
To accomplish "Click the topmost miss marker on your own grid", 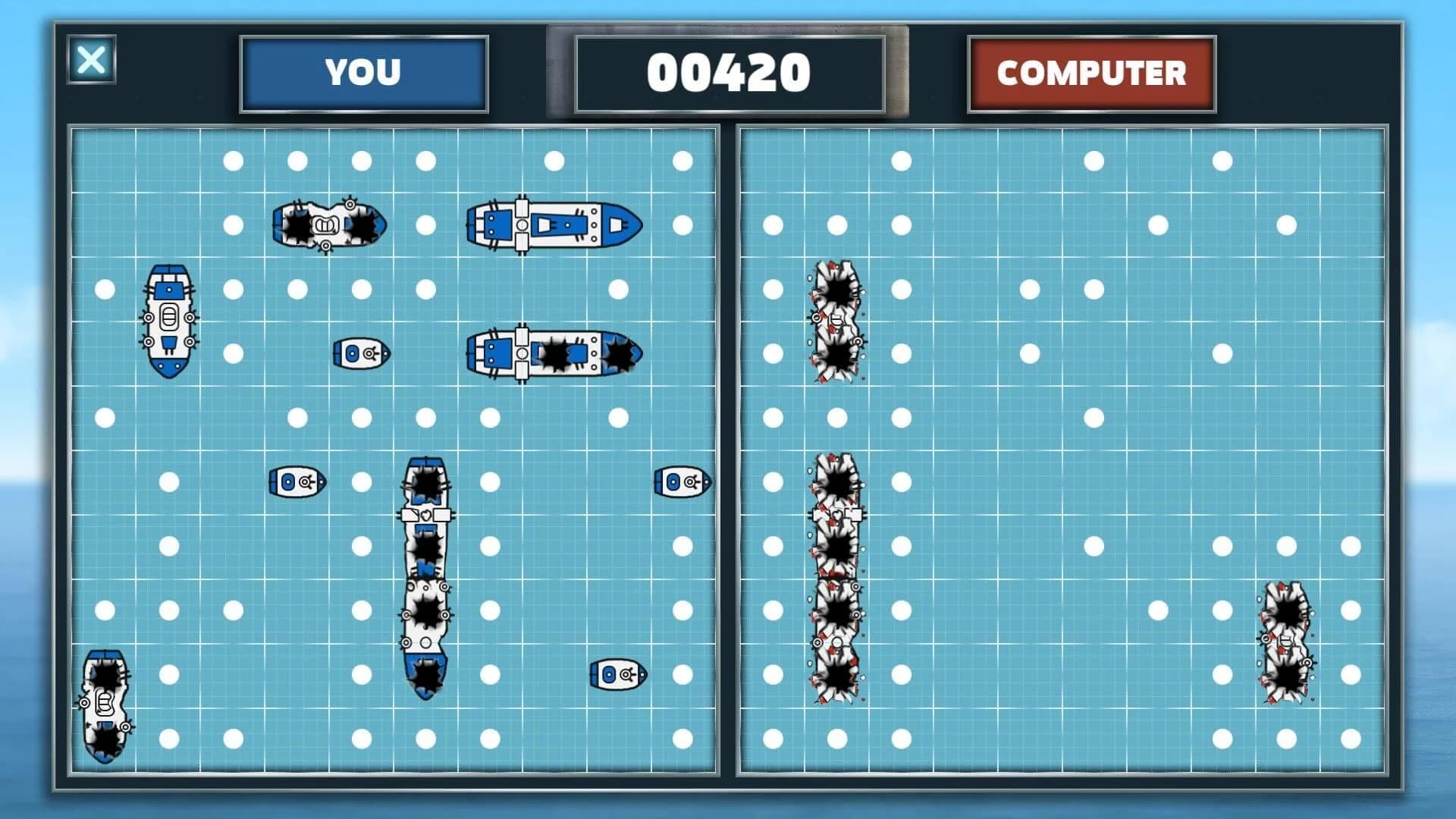I will point(235,159).
